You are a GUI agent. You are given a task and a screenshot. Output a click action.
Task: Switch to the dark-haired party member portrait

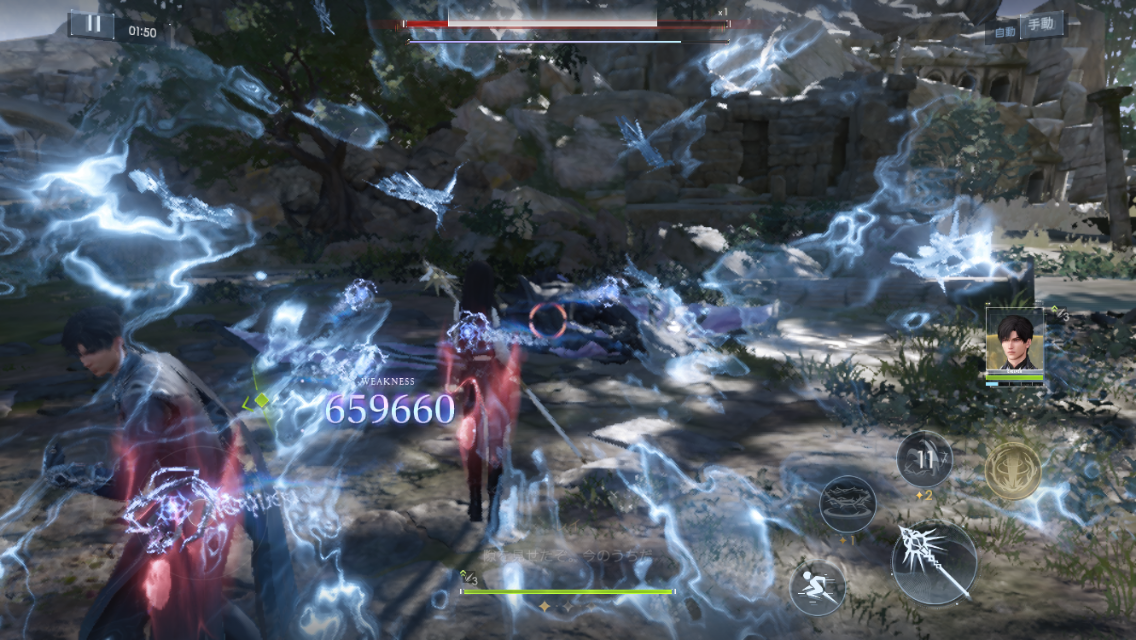[1015, 341]
